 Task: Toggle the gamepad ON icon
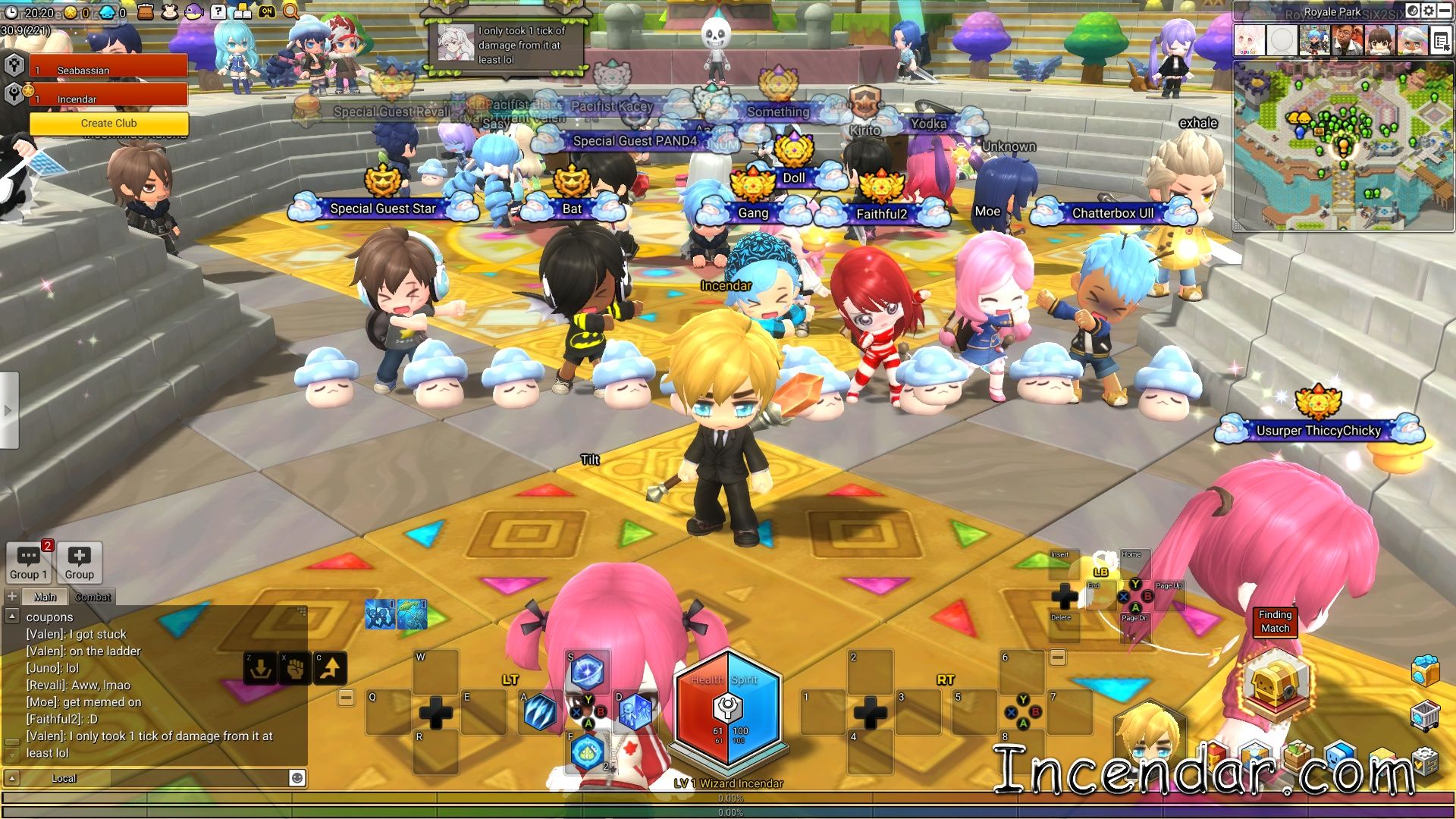[267, 11]
